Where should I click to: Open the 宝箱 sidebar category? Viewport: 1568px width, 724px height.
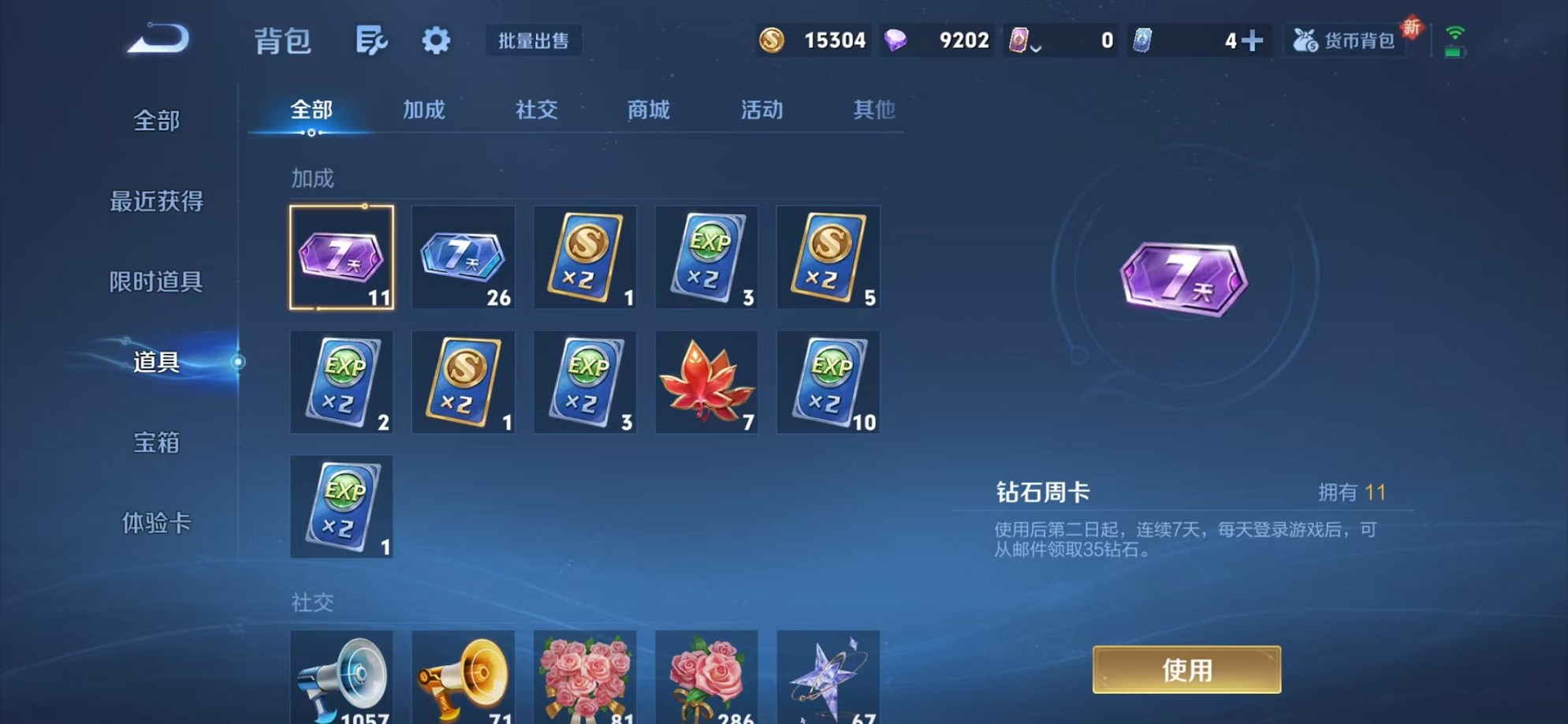click(x=156, y=444)
